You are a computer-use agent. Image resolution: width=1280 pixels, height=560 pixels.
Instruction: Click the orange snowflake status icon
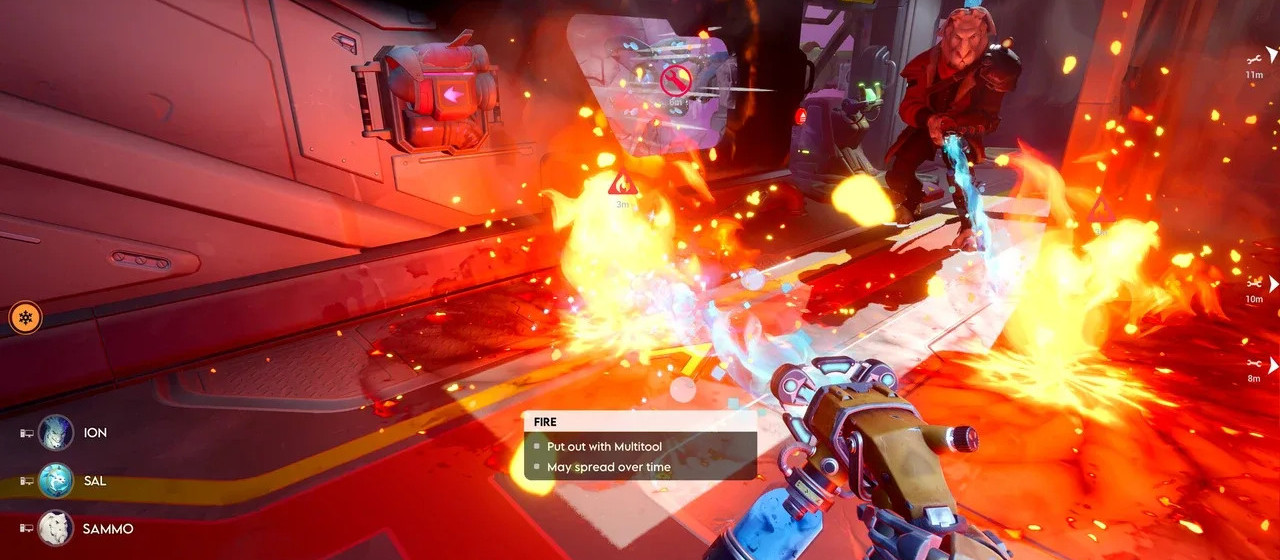25,318
